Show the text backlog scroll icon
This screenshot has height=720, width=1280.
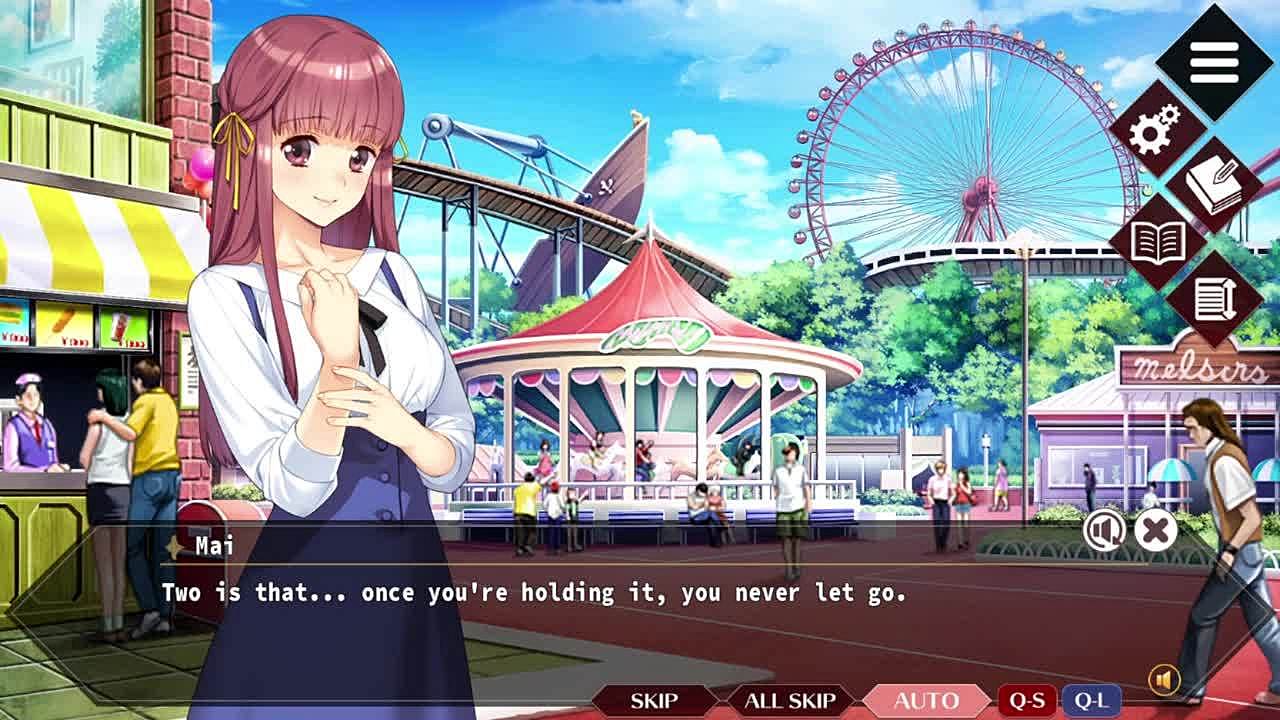pyautogui.click(x=1215, y=299)
